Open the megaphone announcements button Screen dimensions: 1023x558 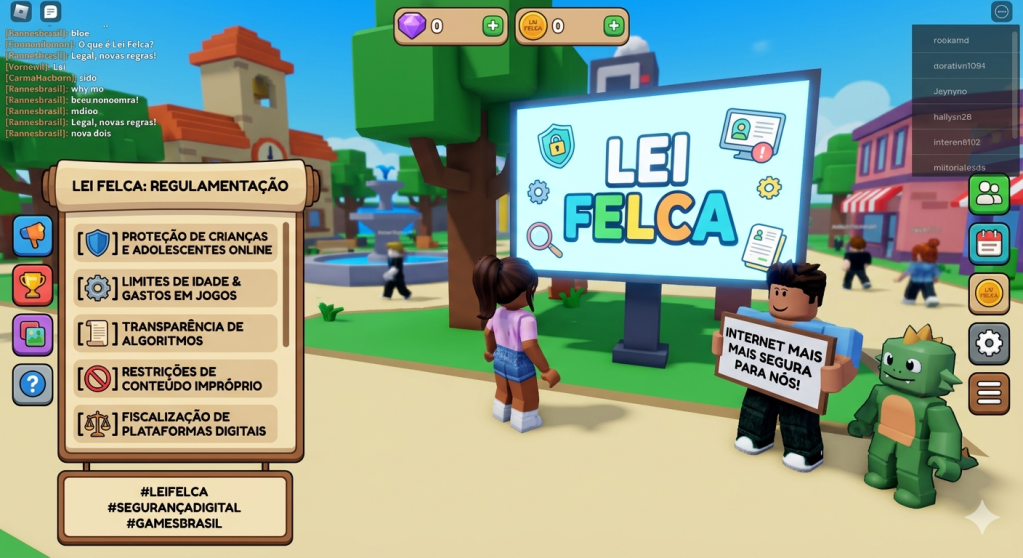tap(33, 236)
